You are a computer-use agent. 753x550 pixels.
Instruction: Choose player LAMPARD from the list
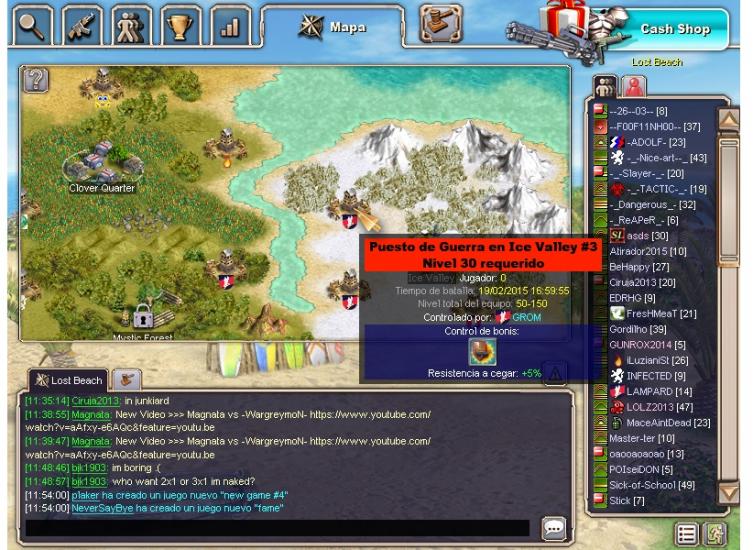pos(648,391)
